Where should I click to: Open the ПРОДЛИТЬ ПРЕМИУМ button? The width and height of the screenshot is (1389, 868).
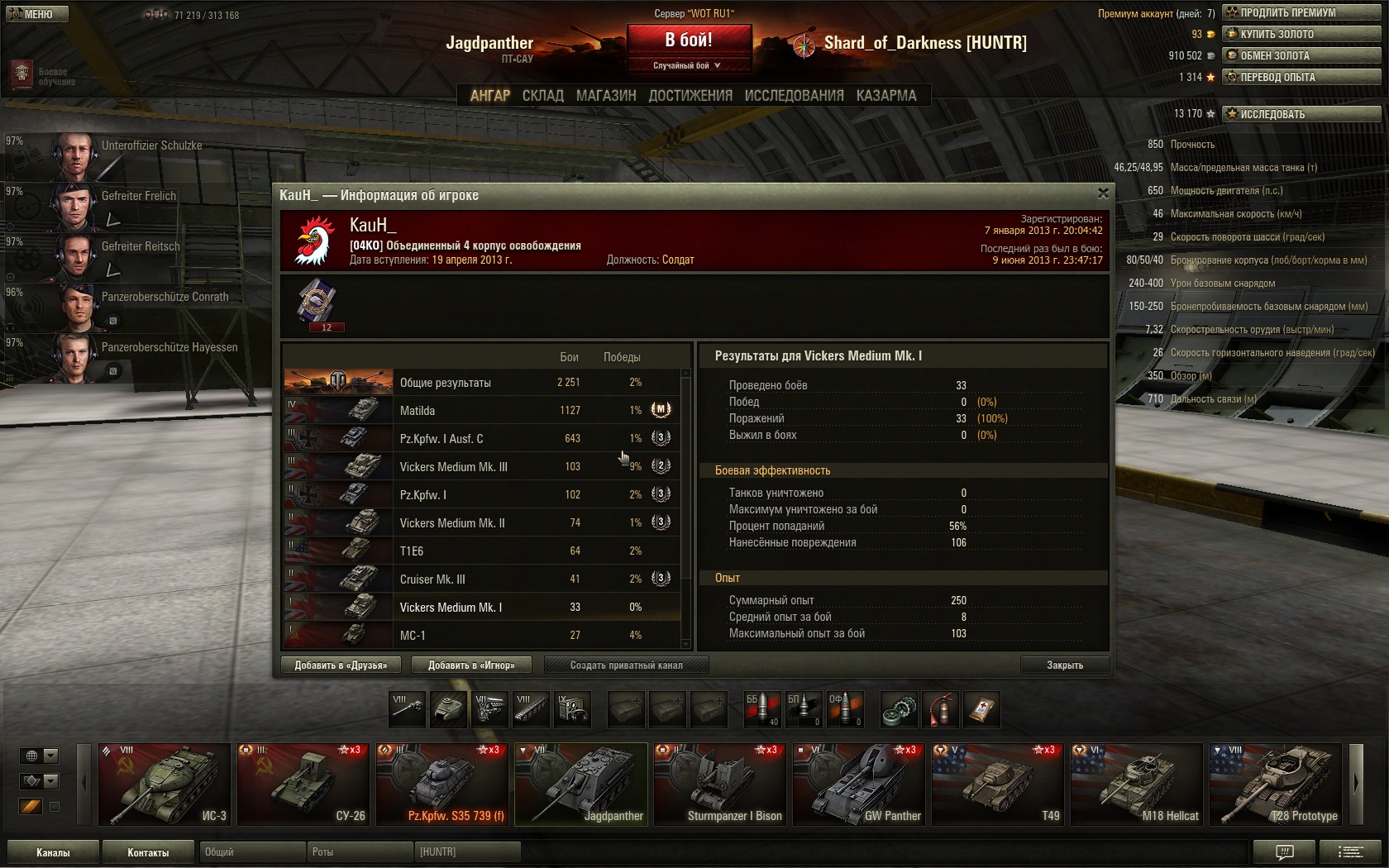(1301, 12)
